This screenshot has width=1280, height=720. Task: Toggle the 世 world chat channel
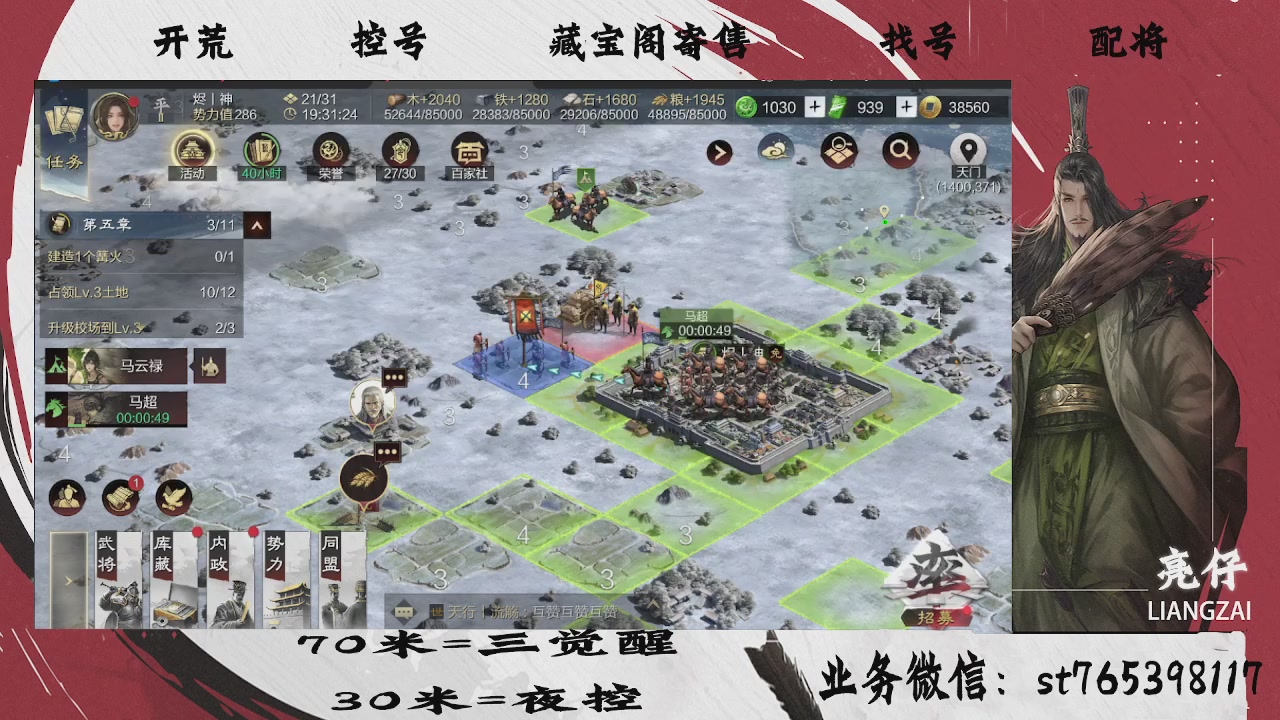pos(435,611)
